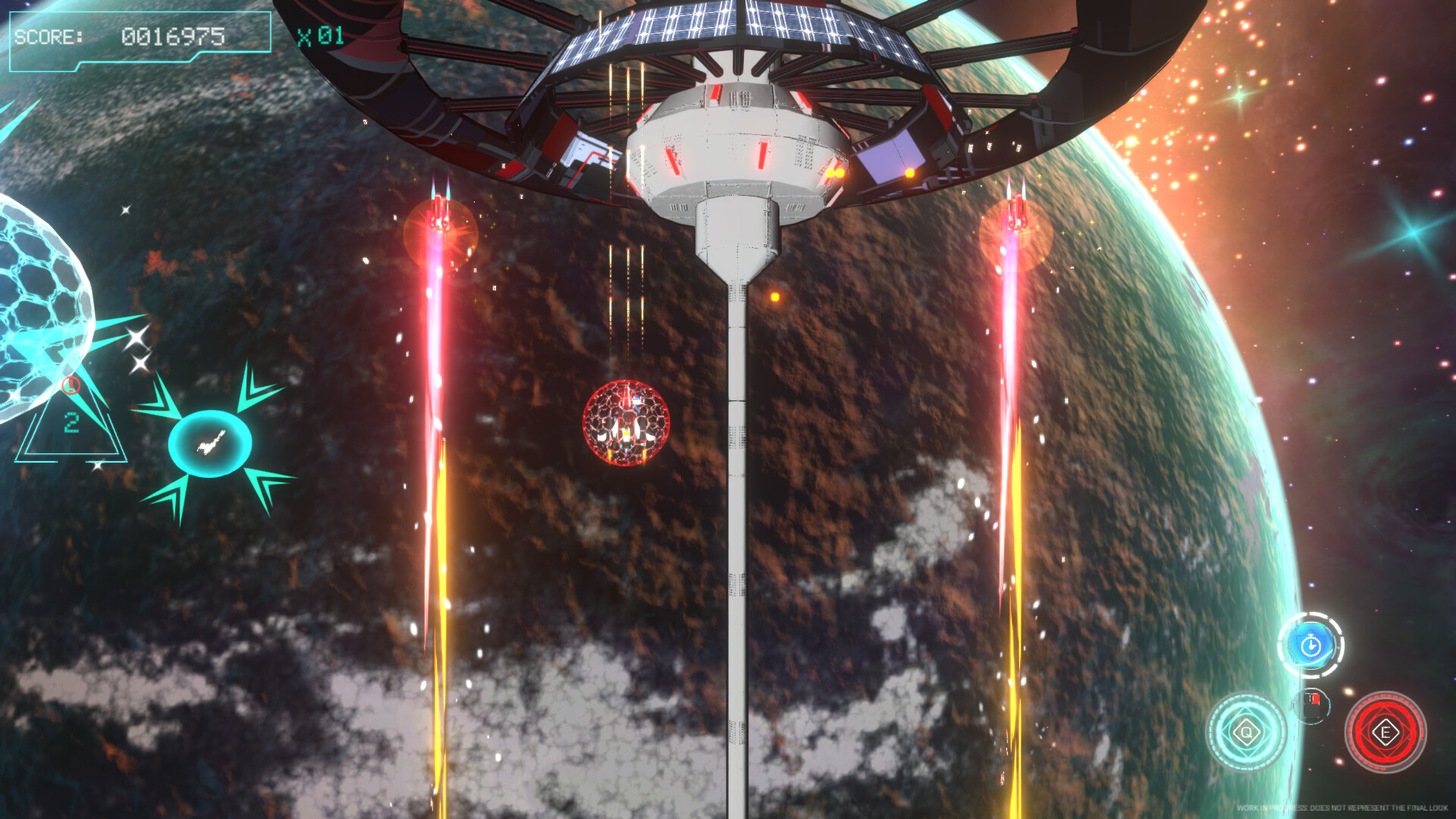The image size is (1456, 819).
Task: Target the red hexagonal enemy shield sphere
Action: [x=626, y=425]
